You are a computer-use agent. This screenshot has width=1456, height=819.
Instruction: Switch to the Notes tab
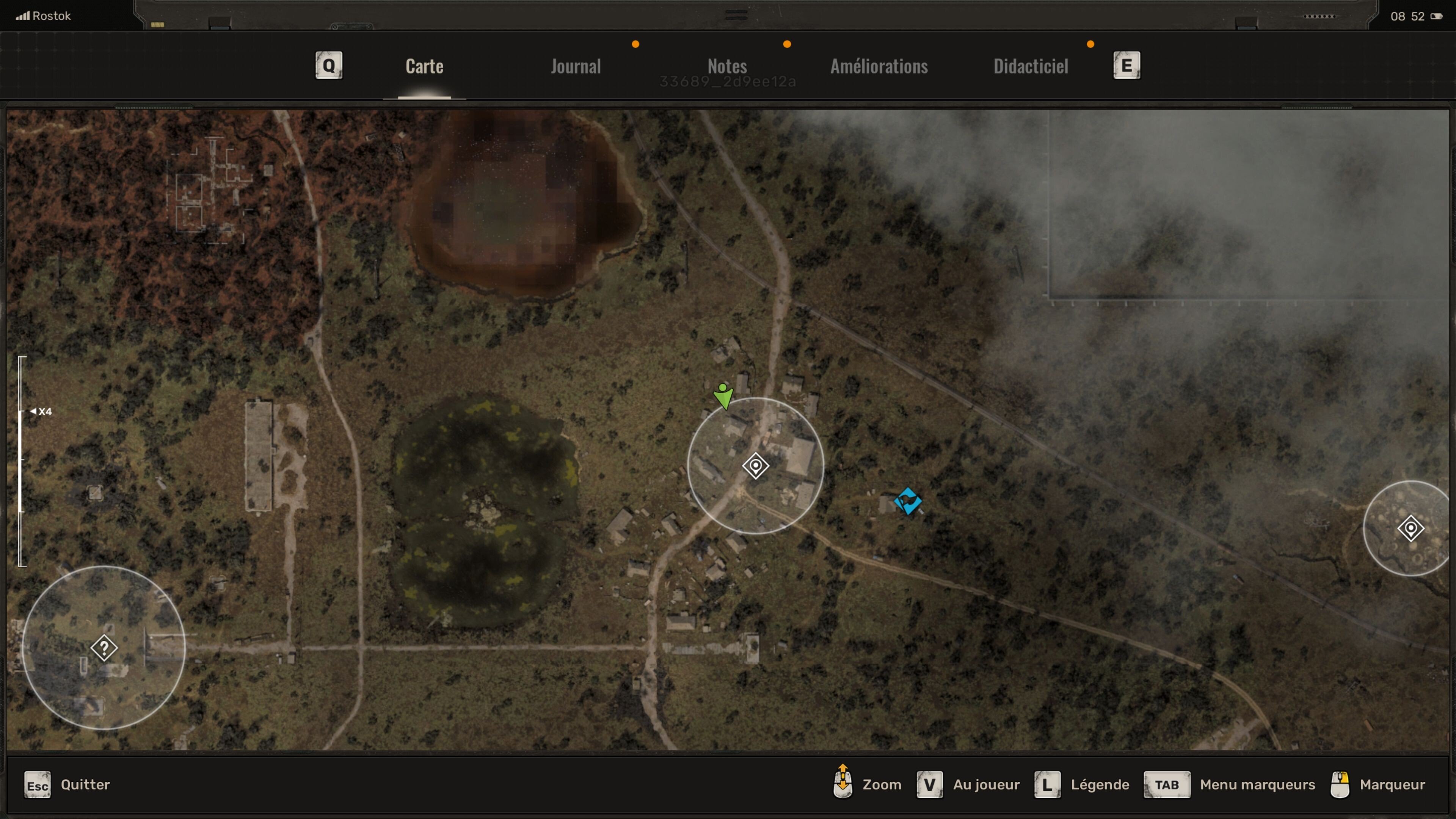tap(727, 66)
